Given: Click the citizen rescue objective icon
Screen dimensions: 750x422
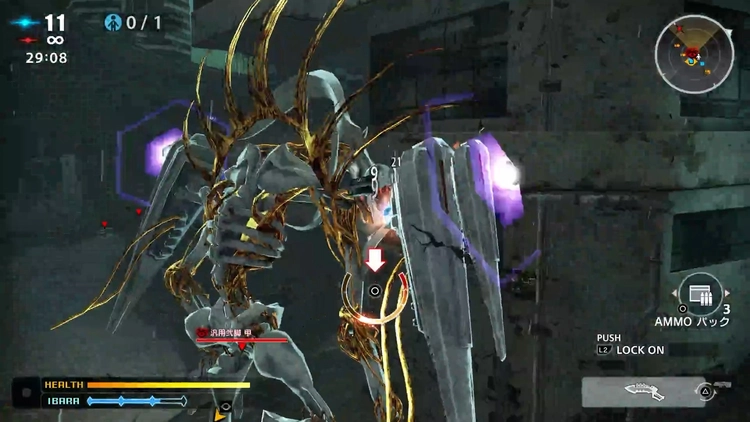Looking at the screenshot, I should click(x=113, y=22).
